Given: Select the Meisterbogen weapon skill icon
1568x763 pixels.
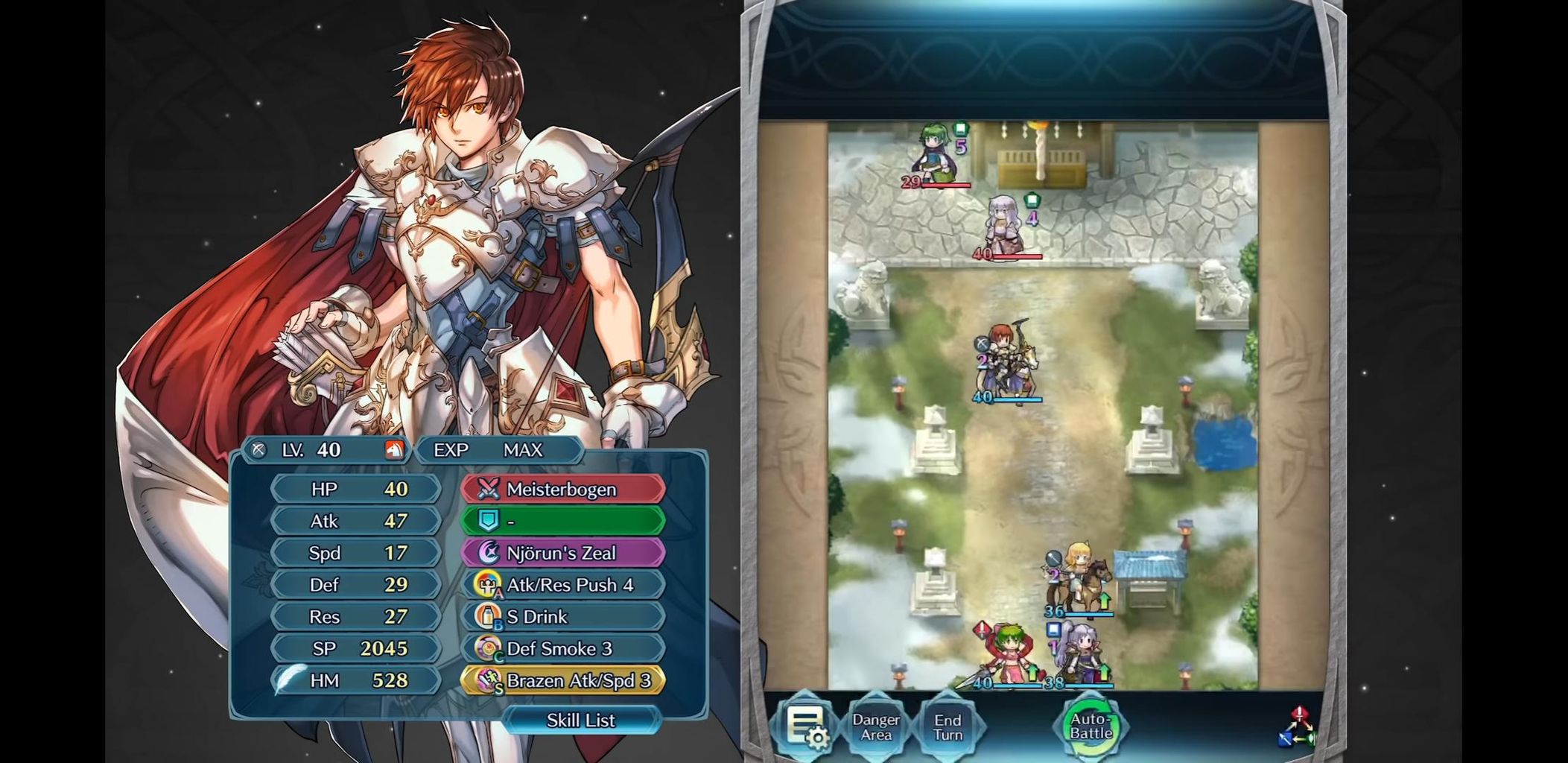Looking at the screenshot, I should click(486, 489).
